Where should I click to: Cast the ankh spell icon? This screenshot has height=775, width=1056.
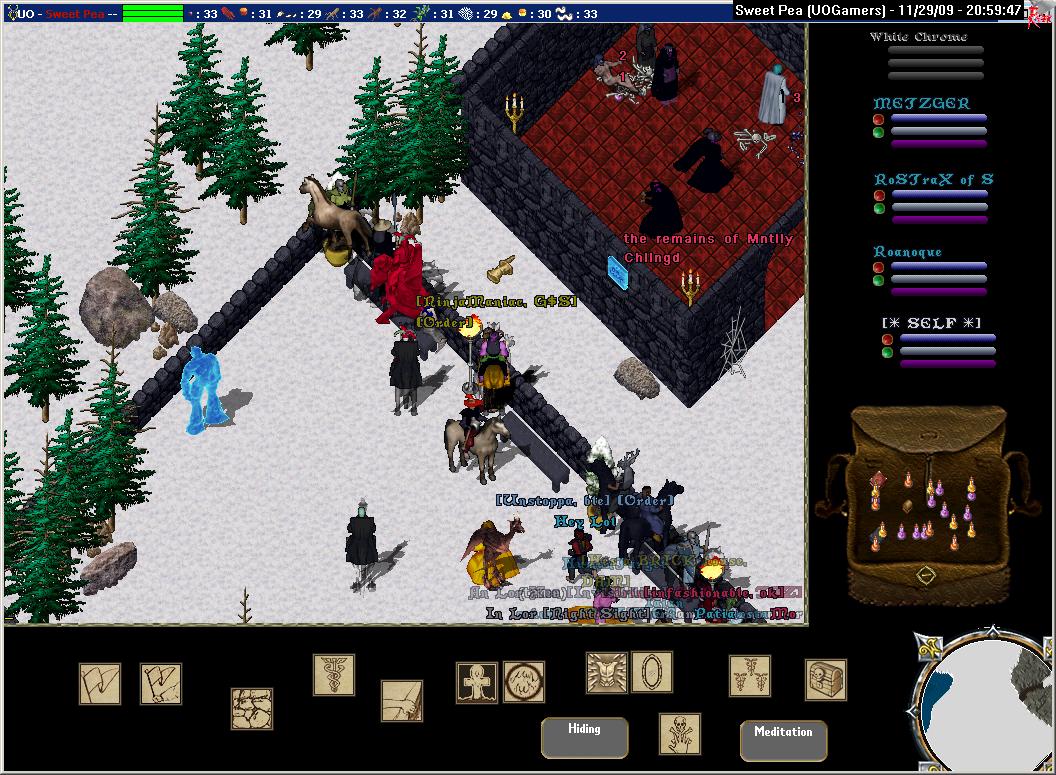coord(477,682)
